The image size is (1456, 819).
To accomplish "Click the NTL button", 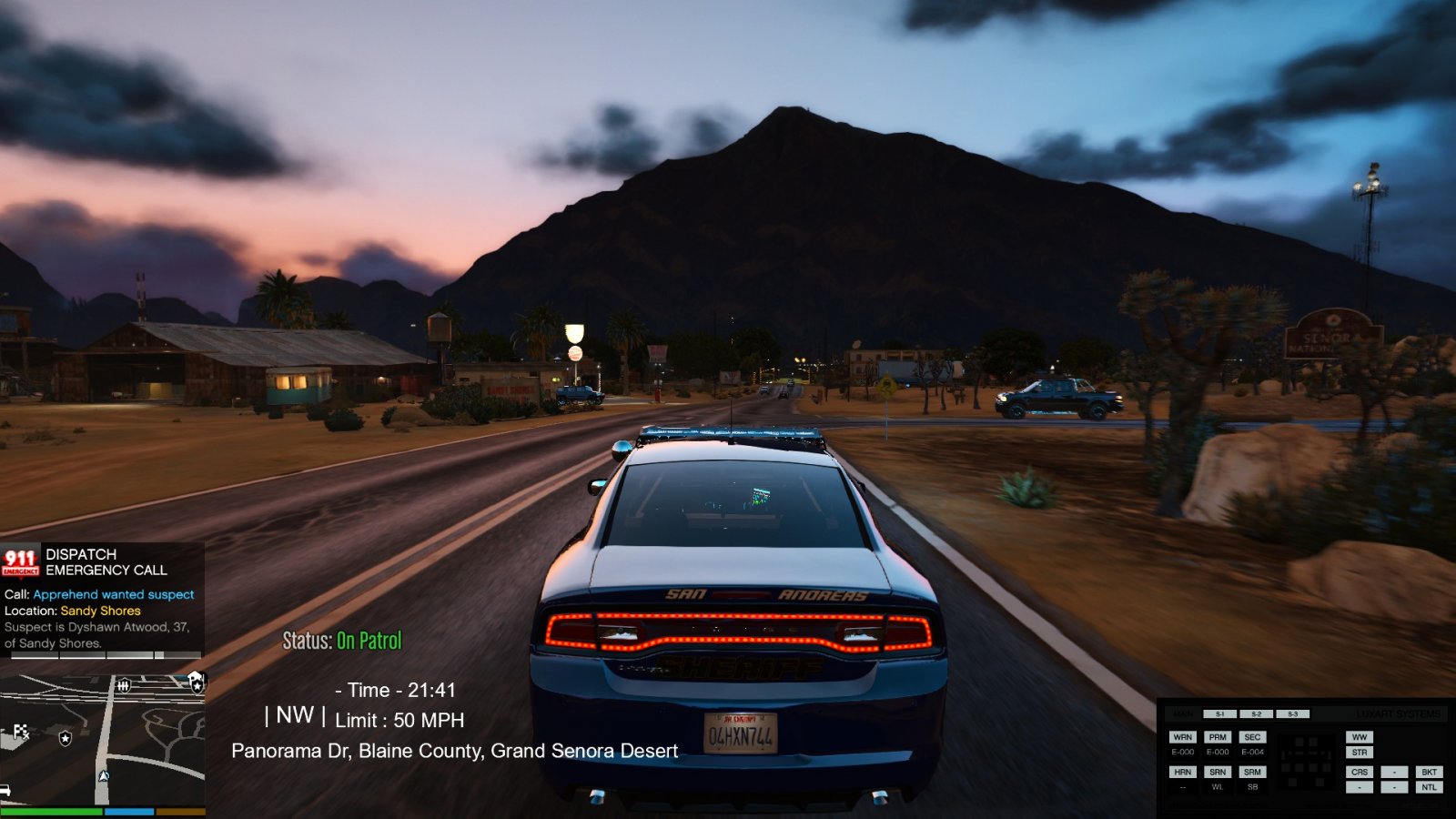I will click(x=1429, y=787).
